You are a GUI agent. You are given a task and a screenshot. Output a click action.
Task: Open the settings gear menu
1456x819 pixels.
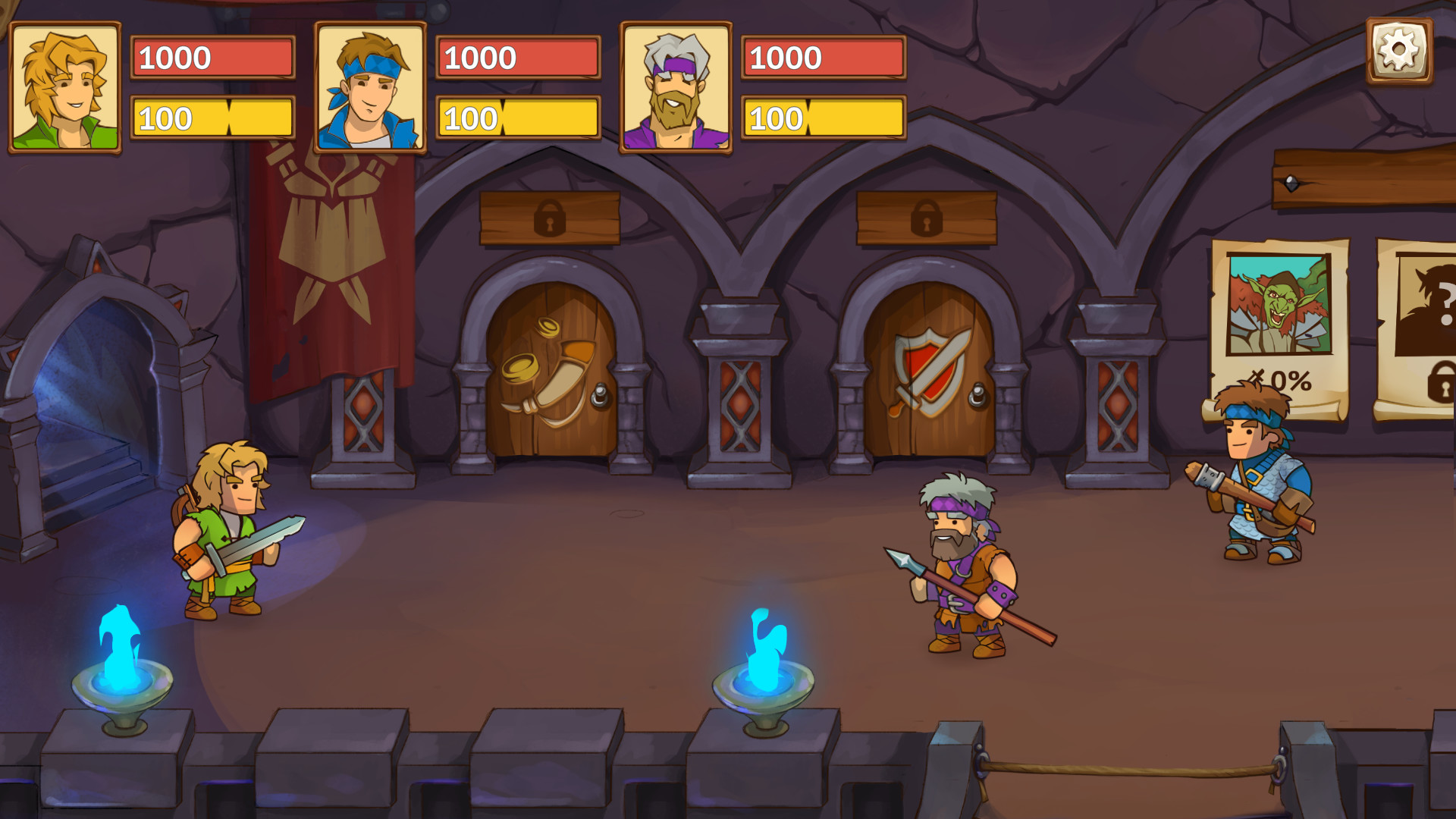(x=1399, y=51)
